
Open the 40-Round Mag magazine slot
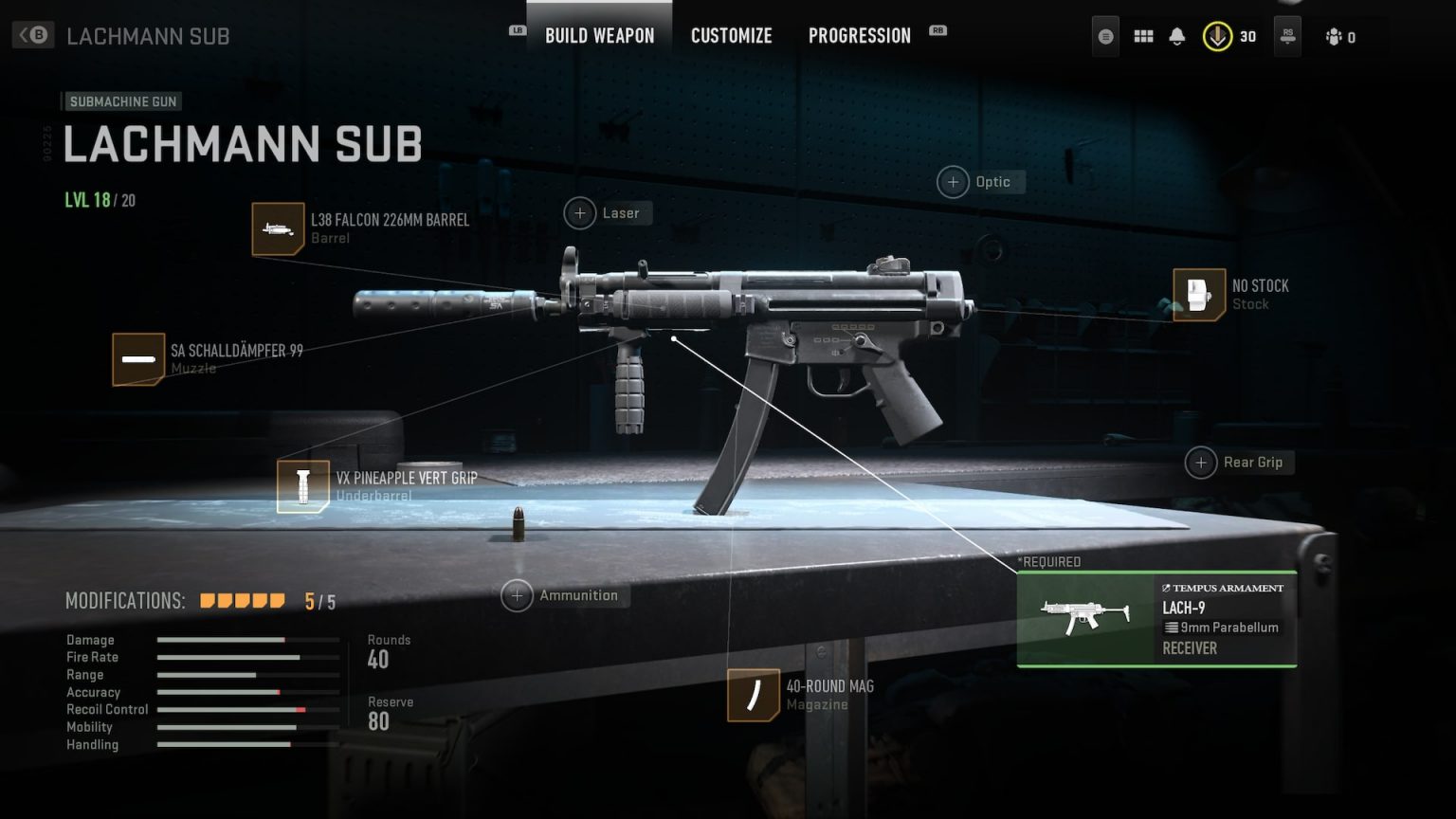pyautogui.click(x=752, y=693)
